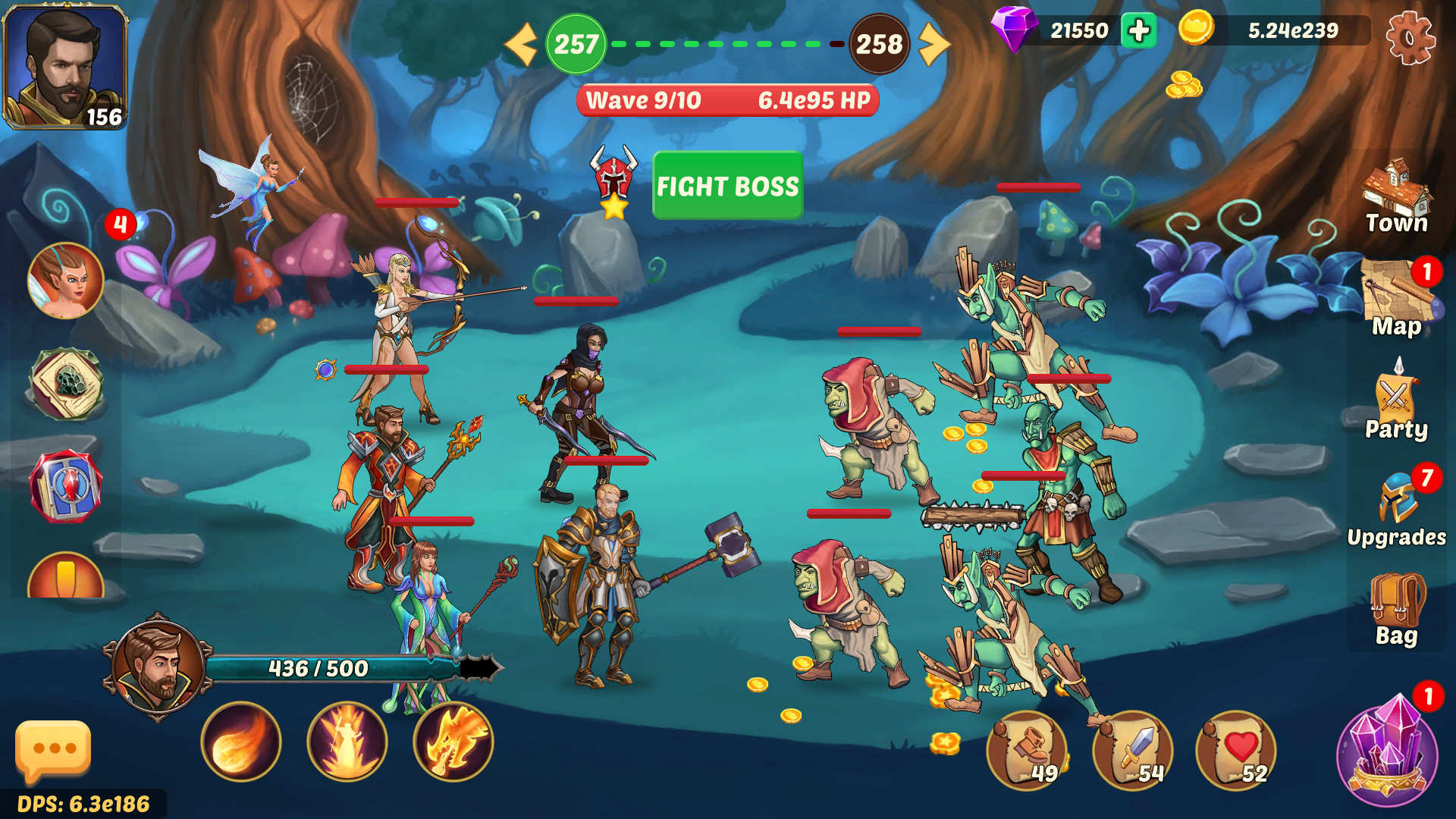Open the Town screen

tap(1396, 190)
